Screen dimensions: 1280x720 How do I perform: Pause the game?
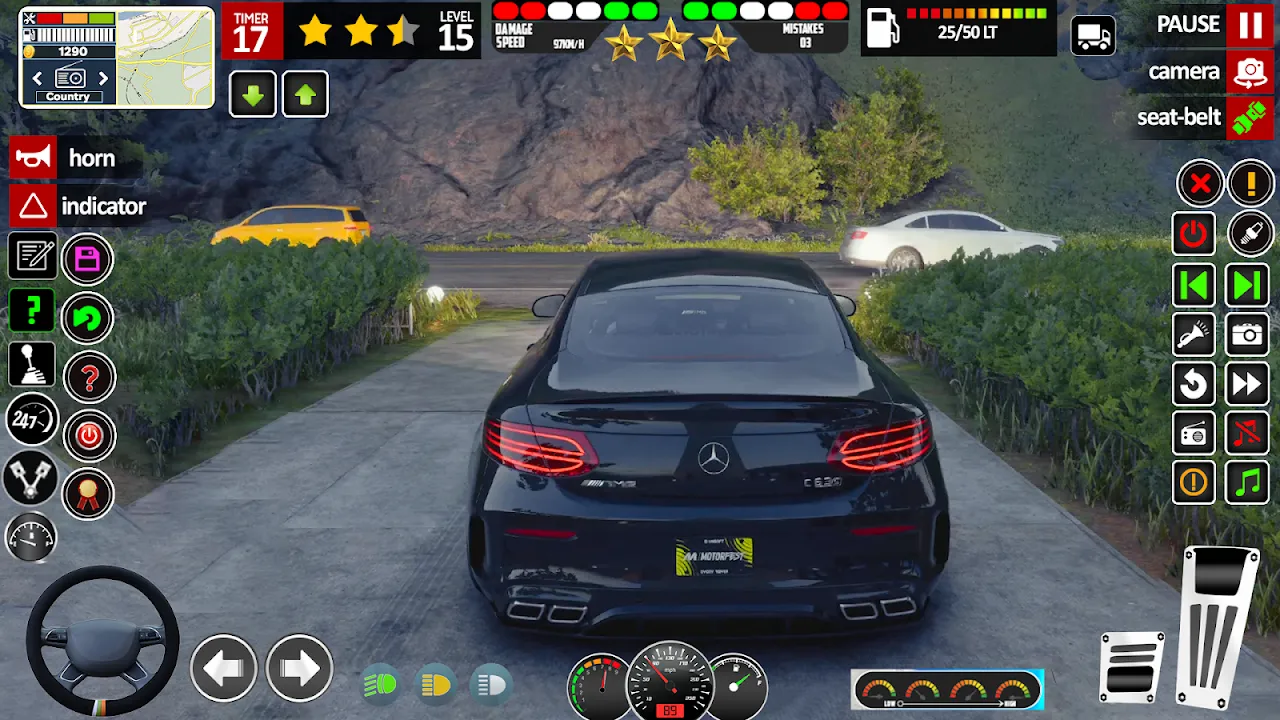[x=1250, y=25]
